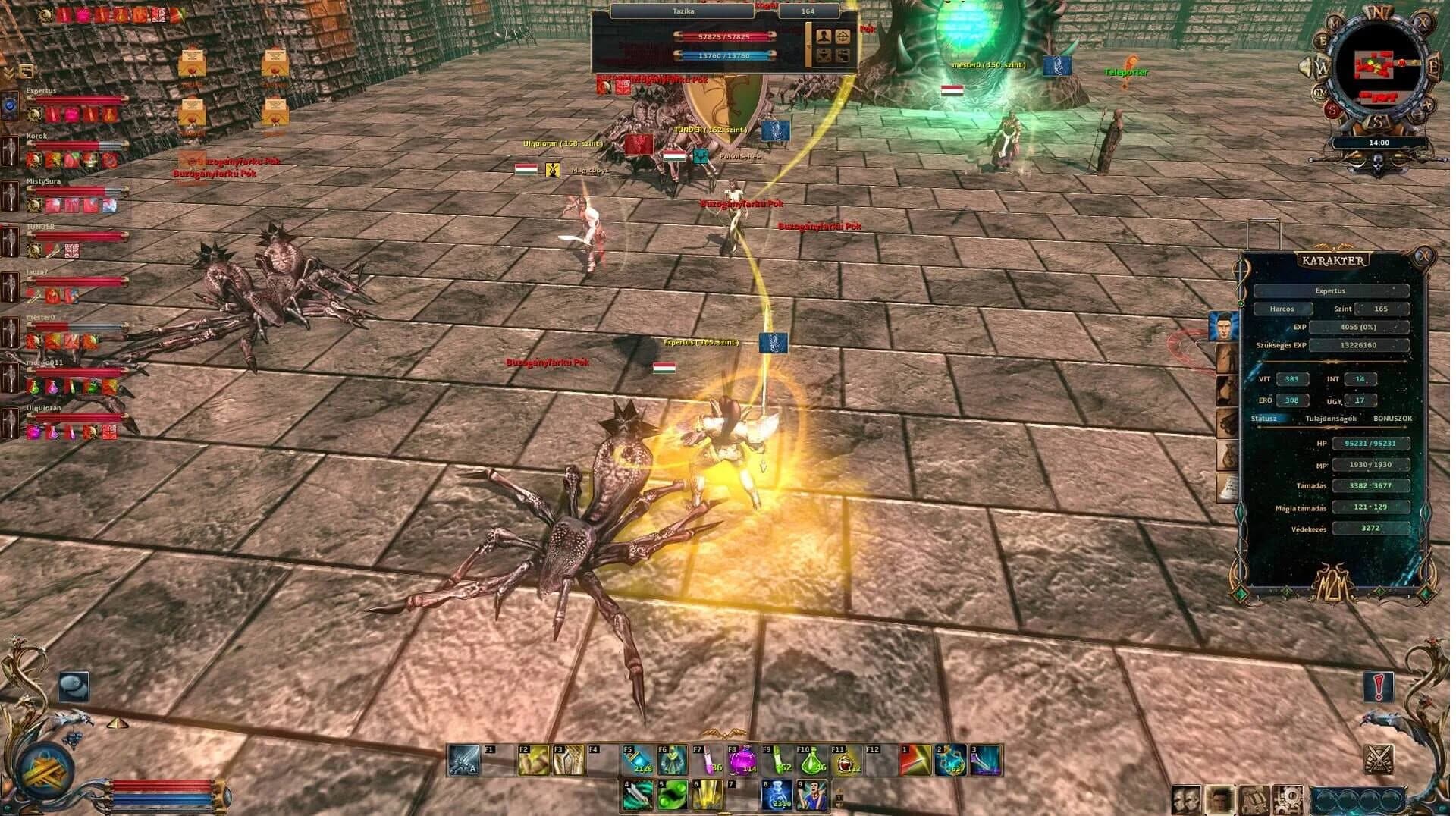Open the character portrait icon on Tazika's target frame
Image resolution: width=1456 pixels, height=816 pixels.
(824, 36)
